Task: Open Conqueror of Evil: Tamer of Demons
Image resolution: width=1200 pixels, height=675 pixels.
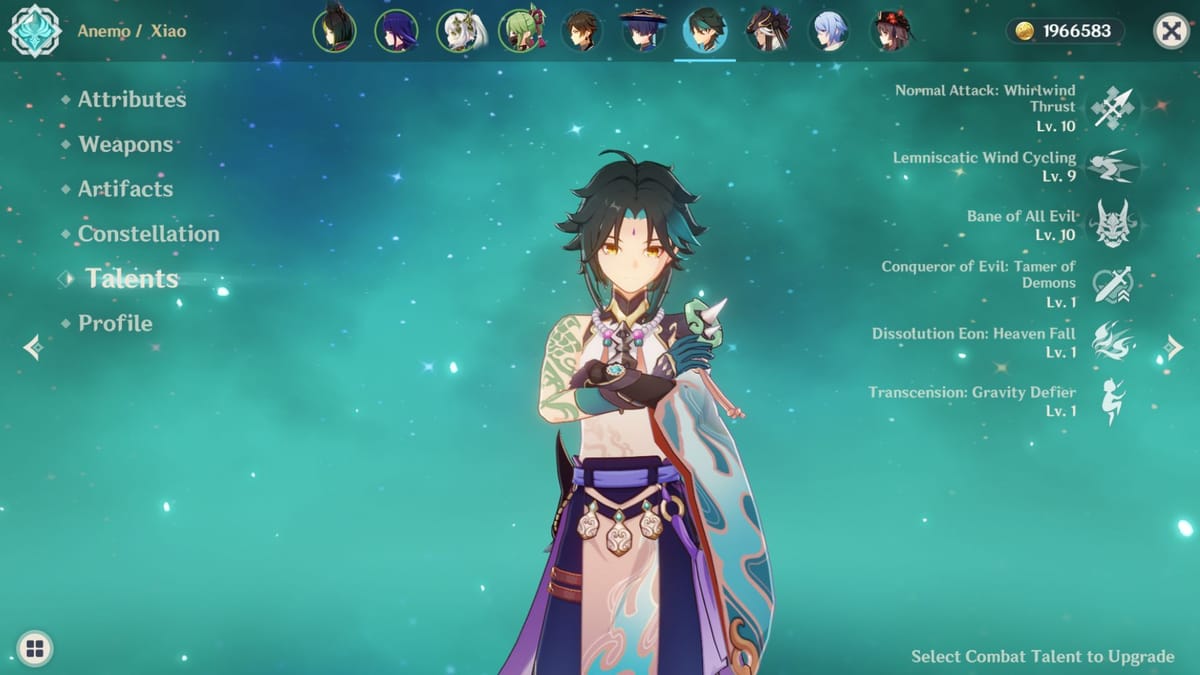Action: tap(1112, 283)
